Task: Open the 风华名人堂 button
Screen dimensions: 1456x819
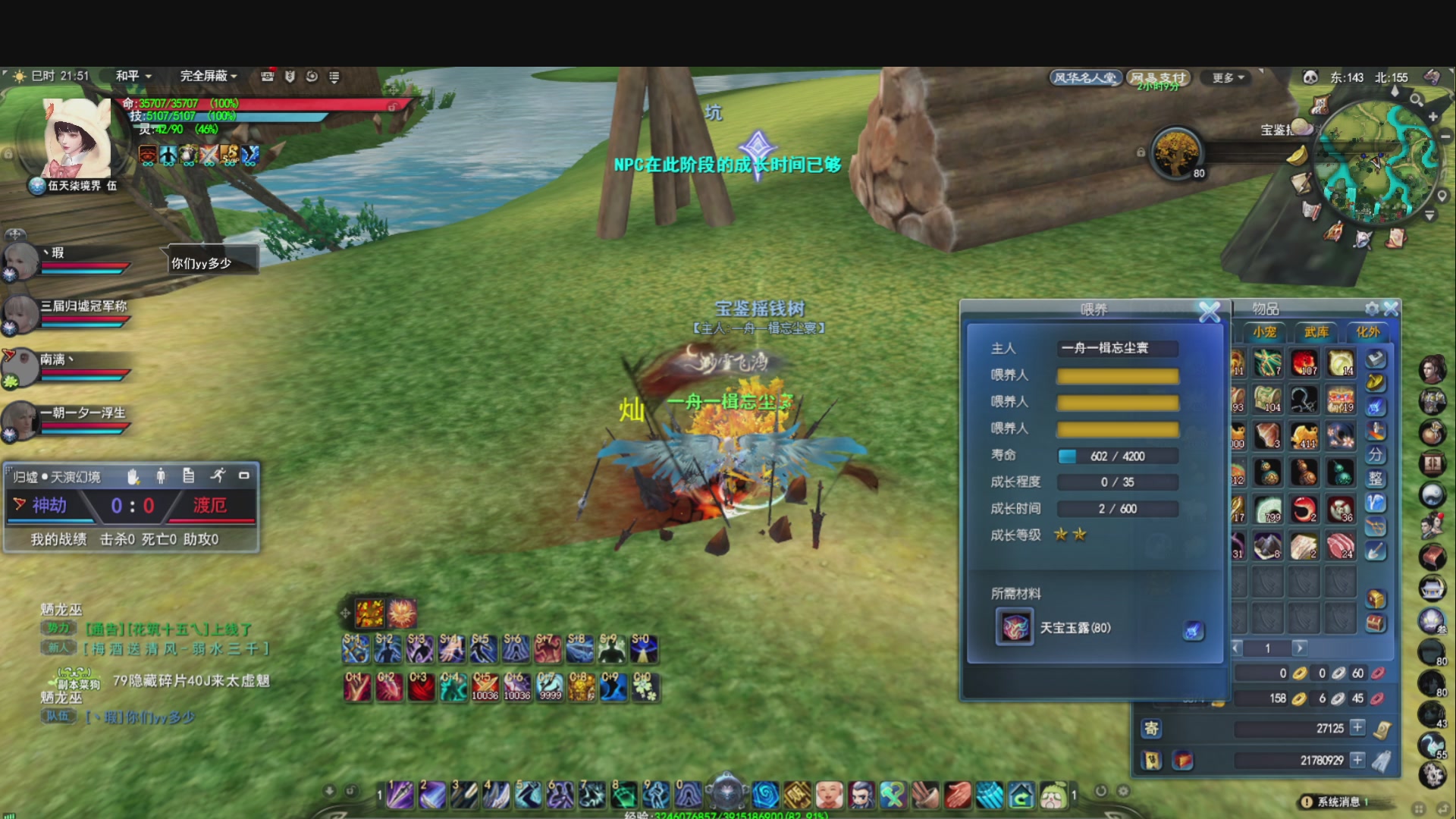Action: 1084,78
